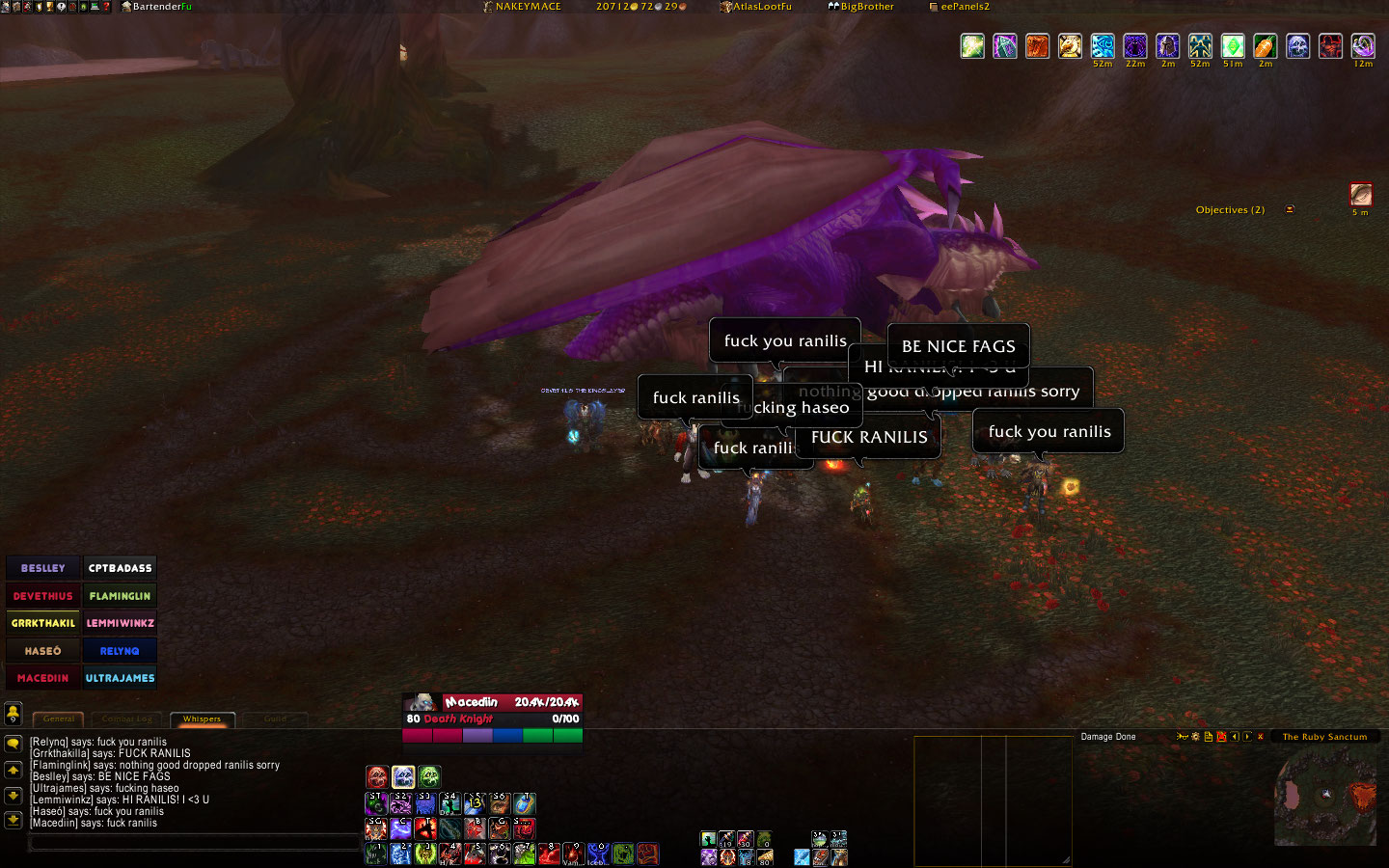Select the Combat Log tab

click(127, 719)
